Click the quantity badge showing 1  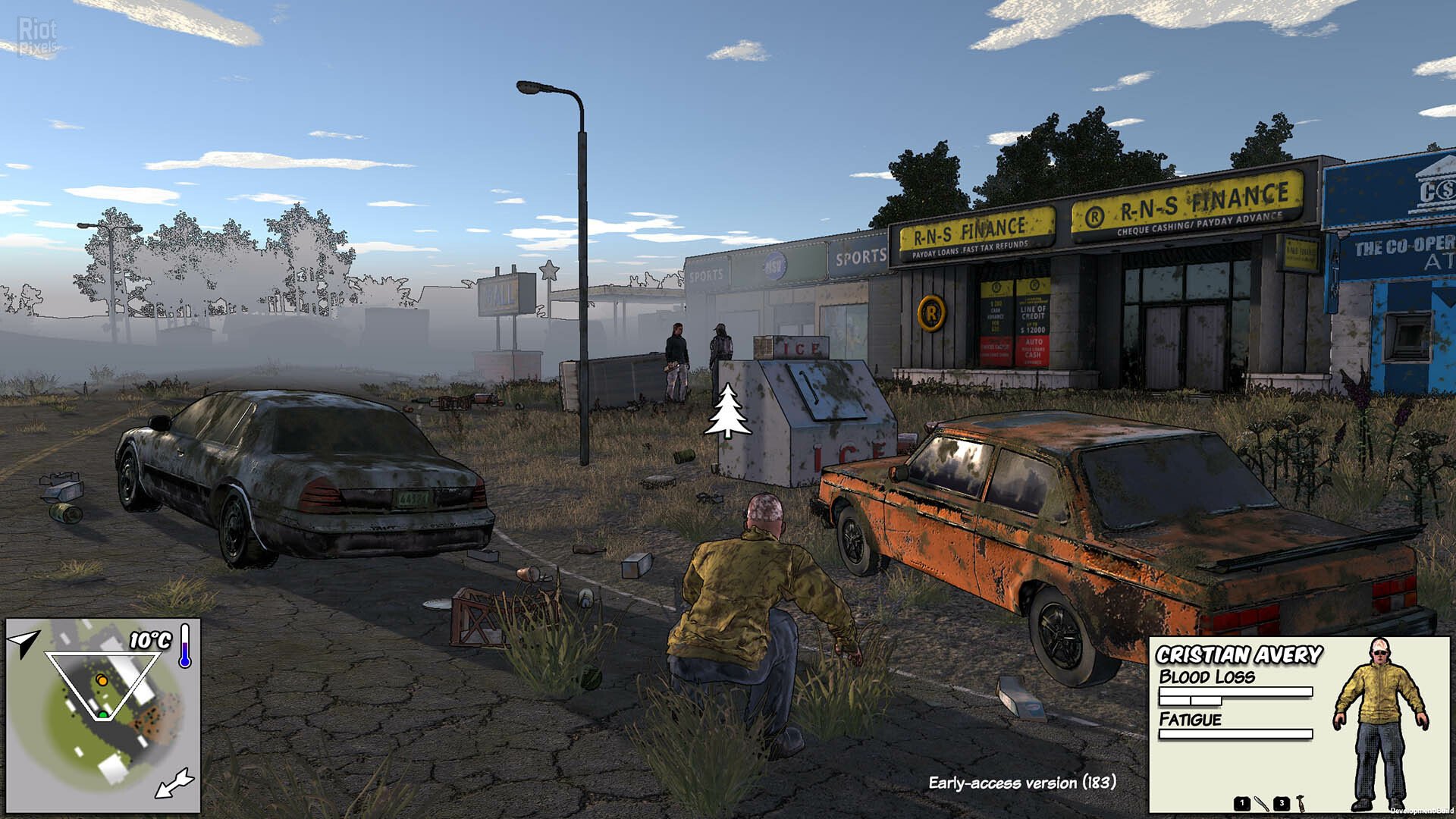[x=1242, y=803]
